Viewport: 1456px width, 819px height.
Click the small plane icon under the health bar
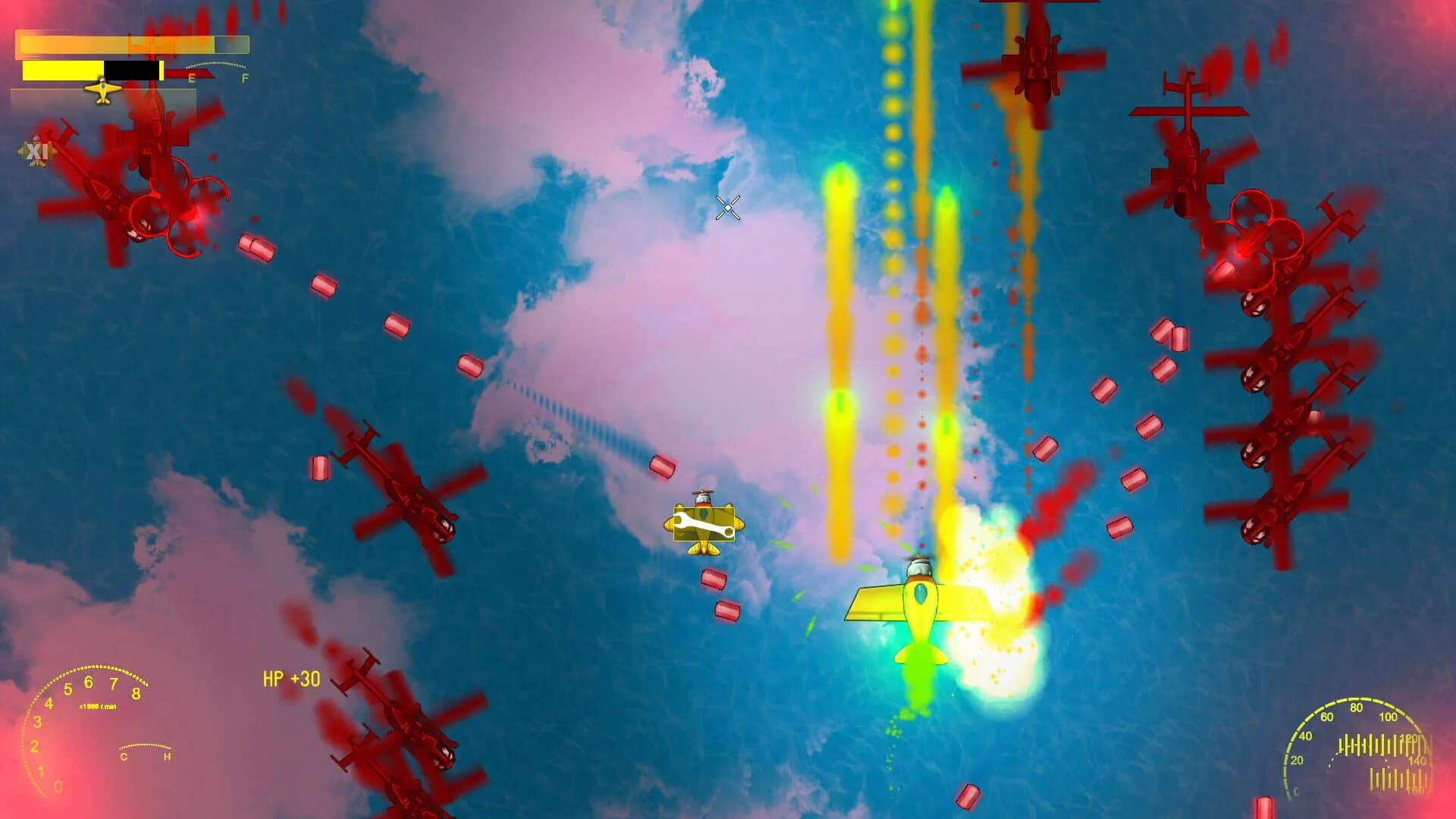click(x=102, y=89)
